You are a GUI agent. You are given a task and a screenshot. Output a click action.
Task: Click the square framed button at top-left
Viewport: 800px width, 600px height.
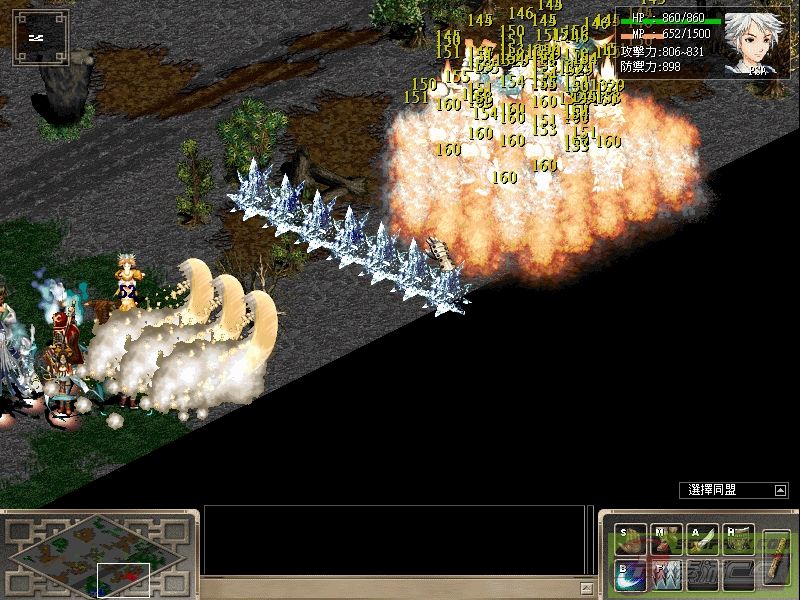[40, 37]
